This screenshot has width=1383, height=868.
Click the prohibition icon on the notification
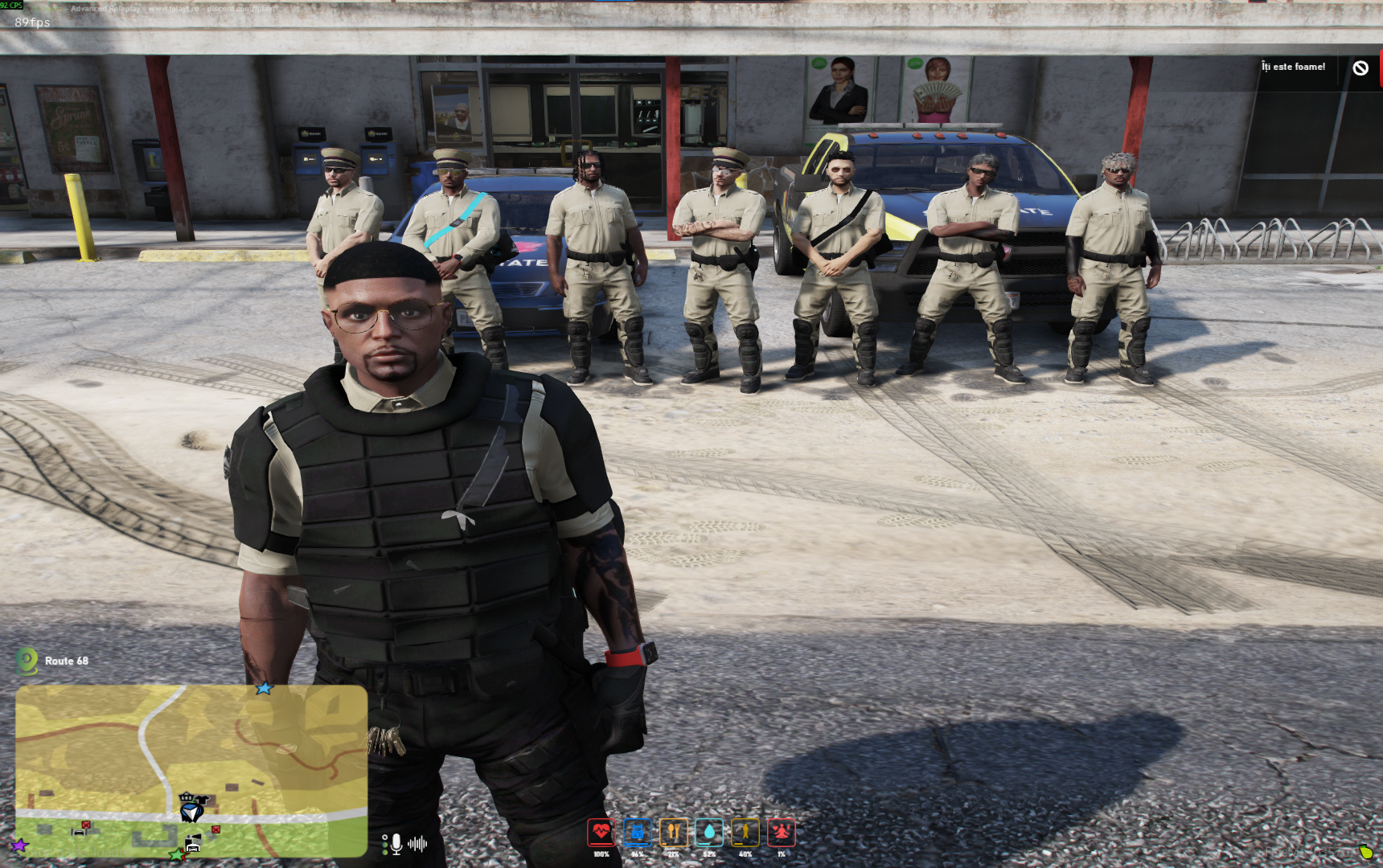point(1360,68)
